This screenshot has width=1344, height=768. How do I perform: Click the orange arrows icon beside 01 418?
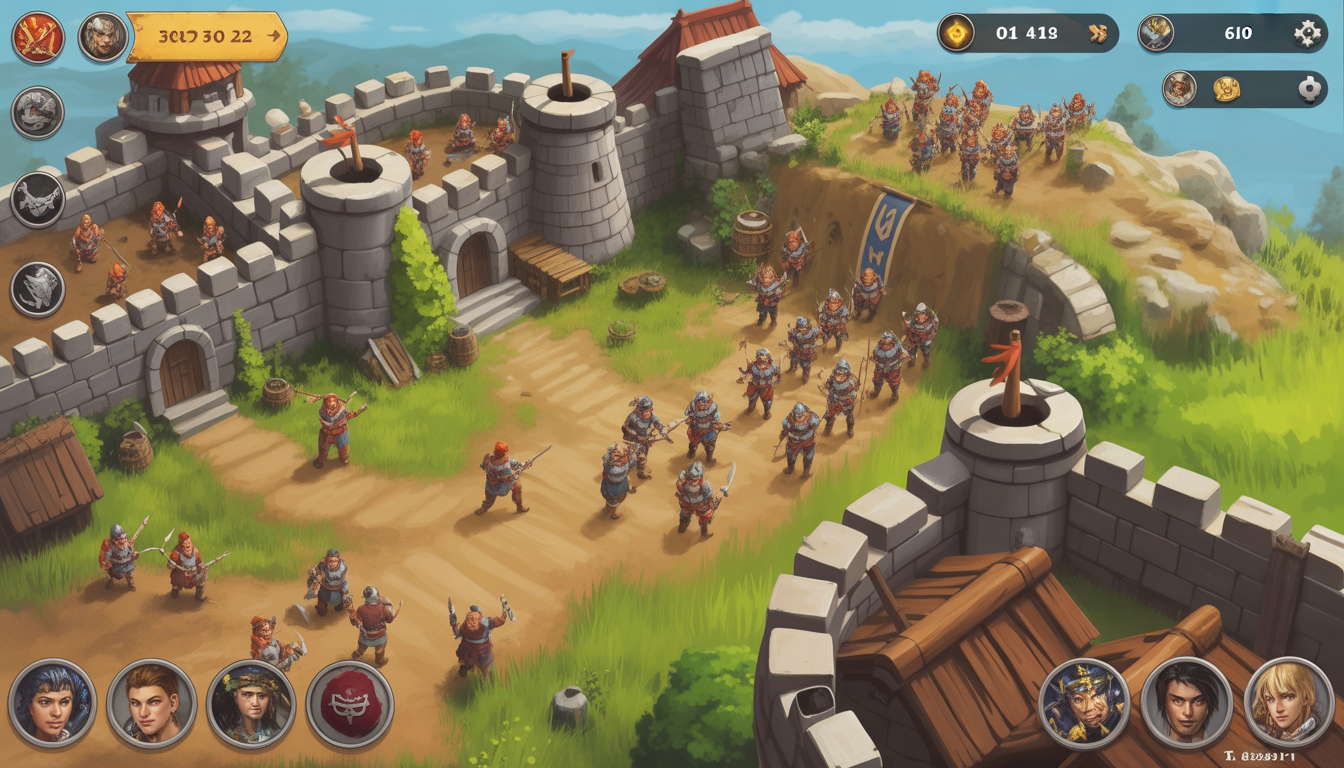(1098, 34)
